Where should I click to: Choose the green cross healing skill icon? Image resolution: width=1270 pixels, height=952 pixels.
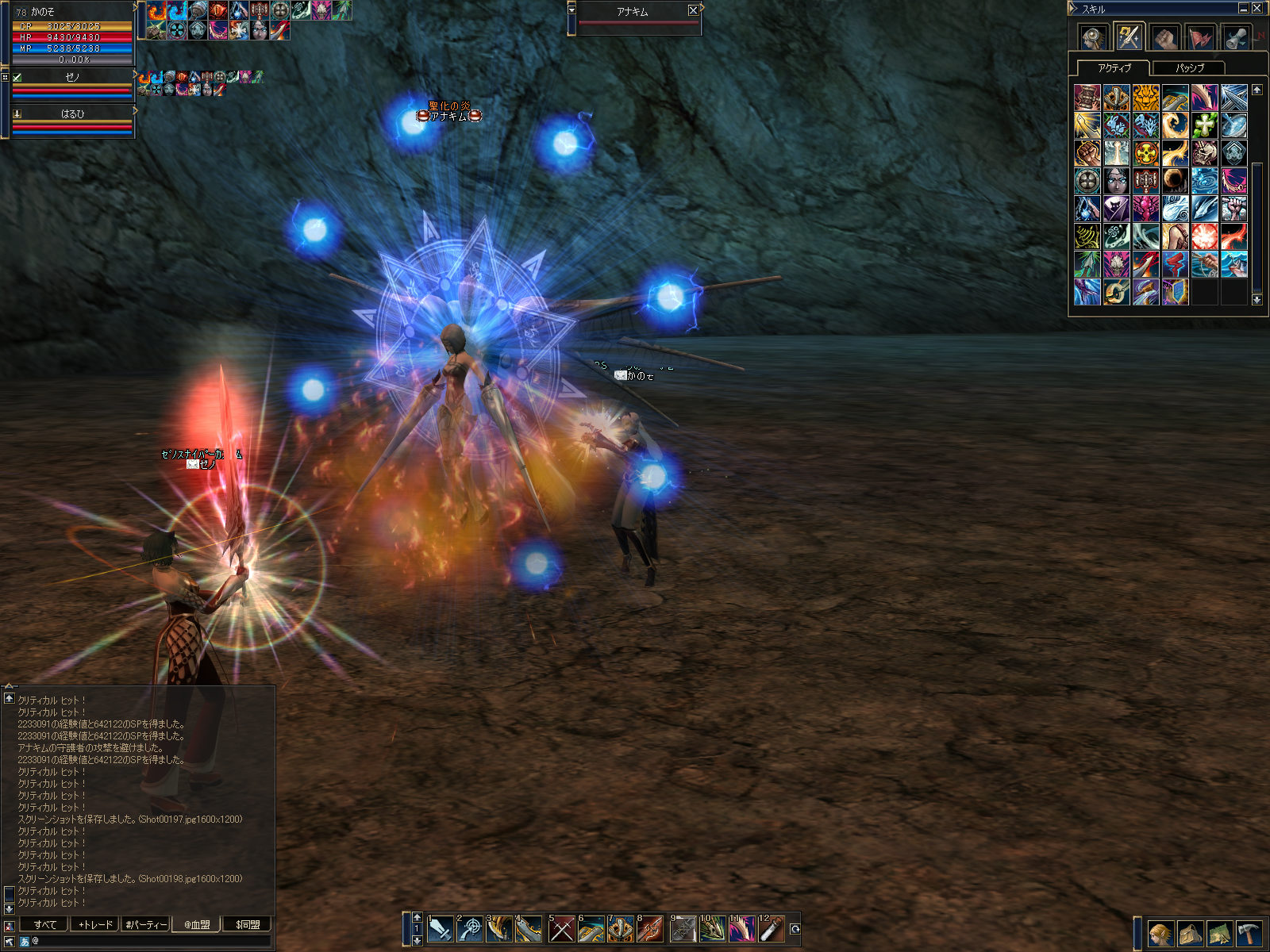(1204, 125)
